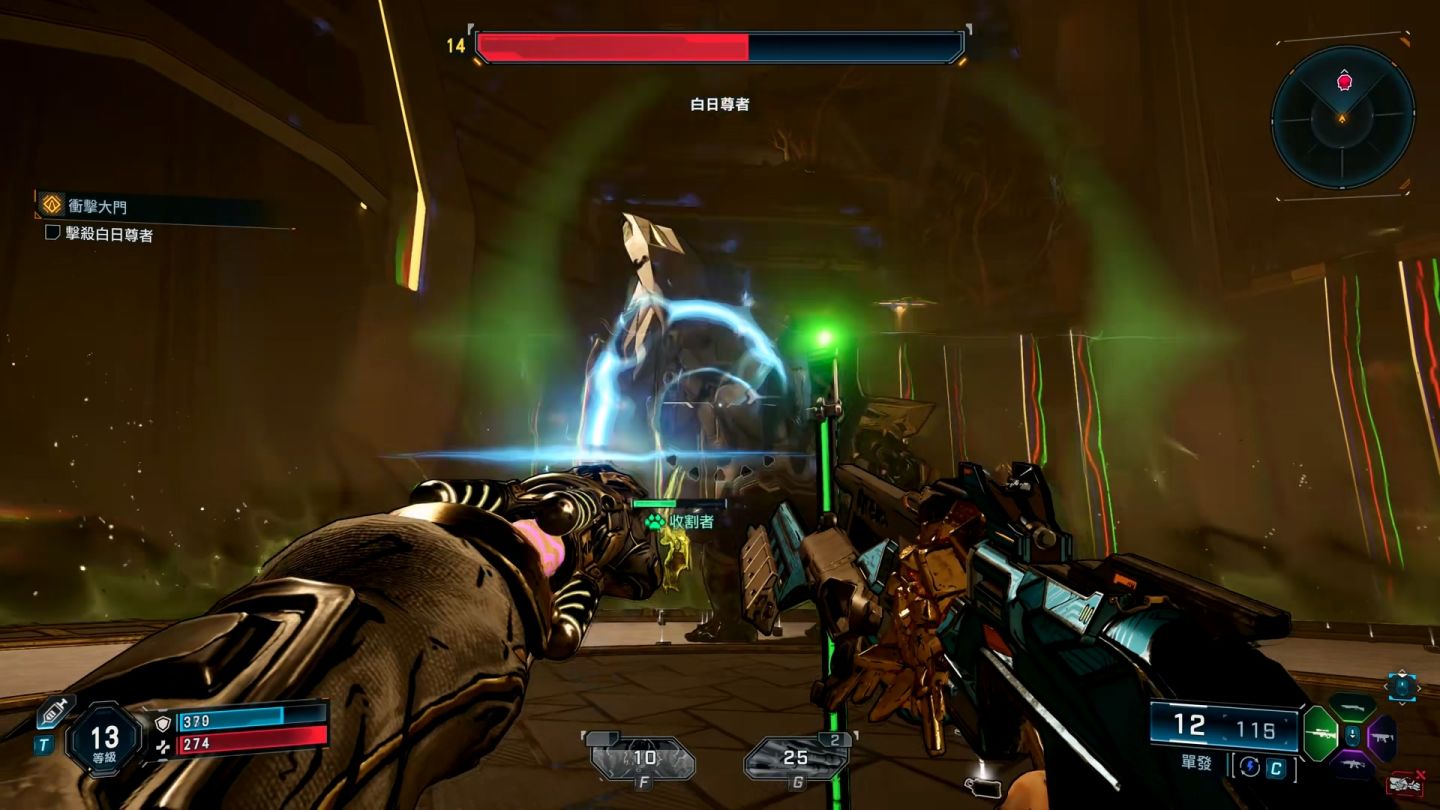
Task: Click the red boss marker on minimap
Action: tap(1344, 81)
